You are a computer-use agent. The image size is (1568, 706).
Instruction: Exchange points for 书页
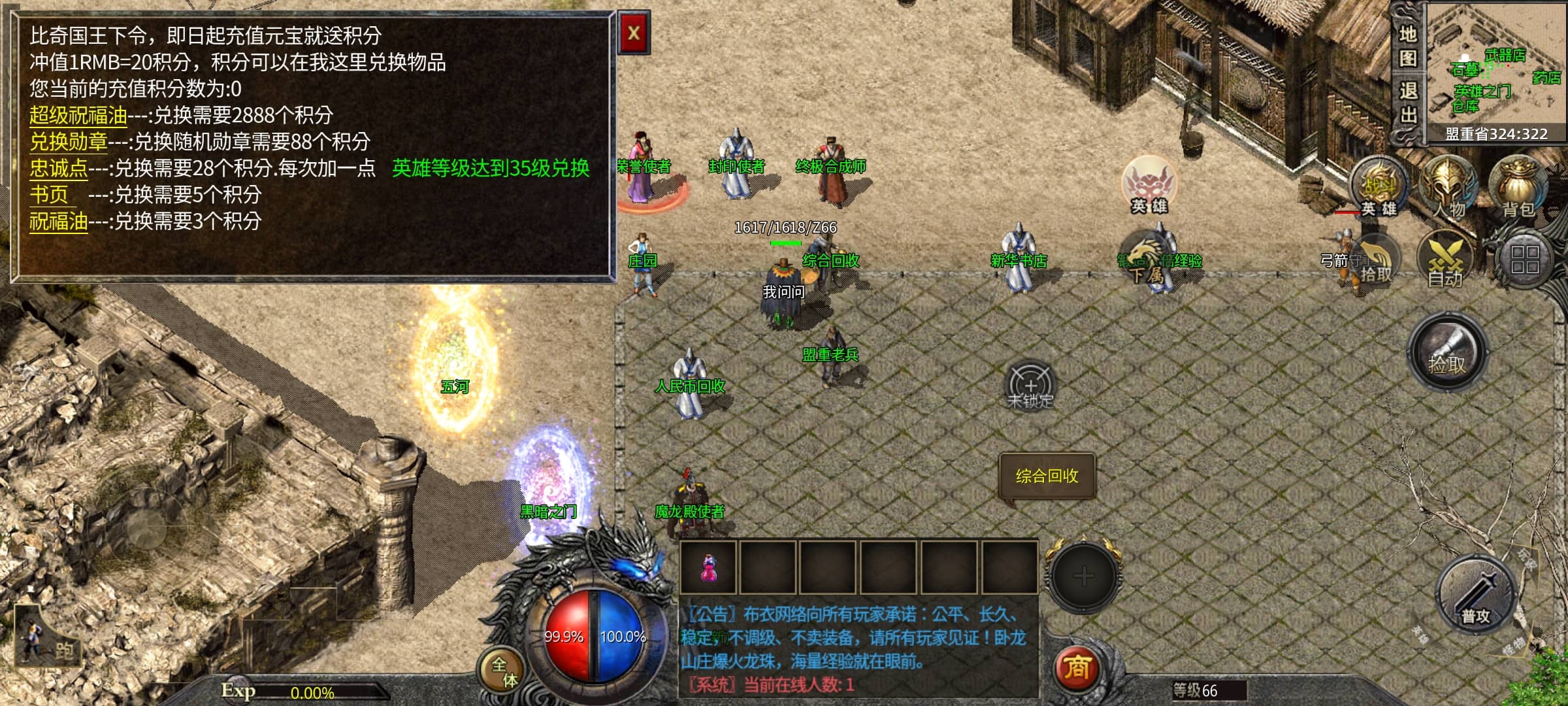[x=49, y=195]
